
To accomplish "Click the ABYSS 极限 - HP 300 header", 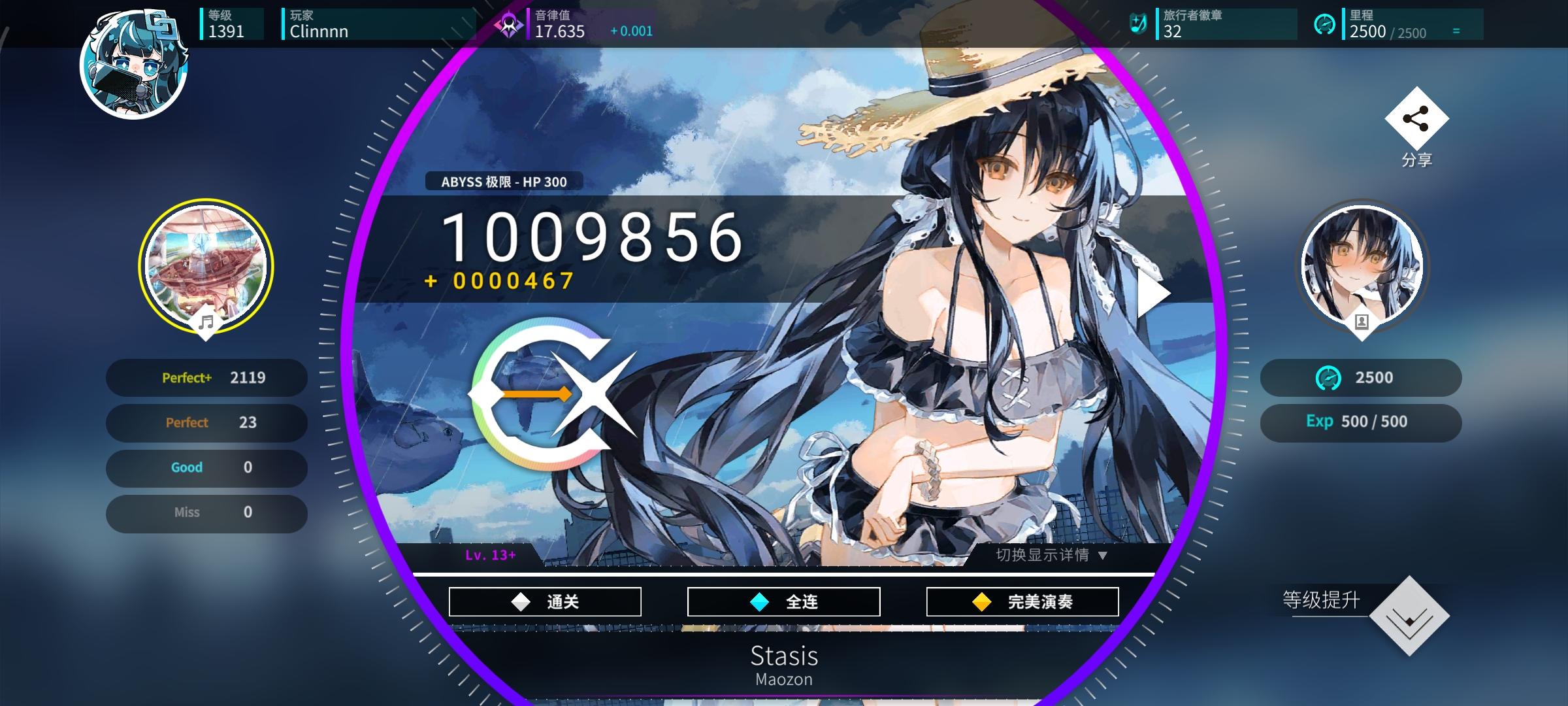I will tap(503, 183).
